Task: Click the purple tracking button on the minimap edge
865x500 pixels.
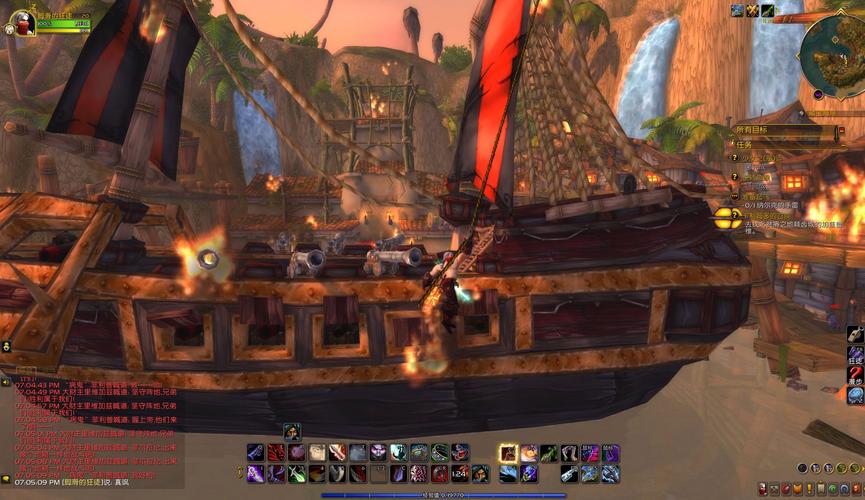Action: point(818,94)
